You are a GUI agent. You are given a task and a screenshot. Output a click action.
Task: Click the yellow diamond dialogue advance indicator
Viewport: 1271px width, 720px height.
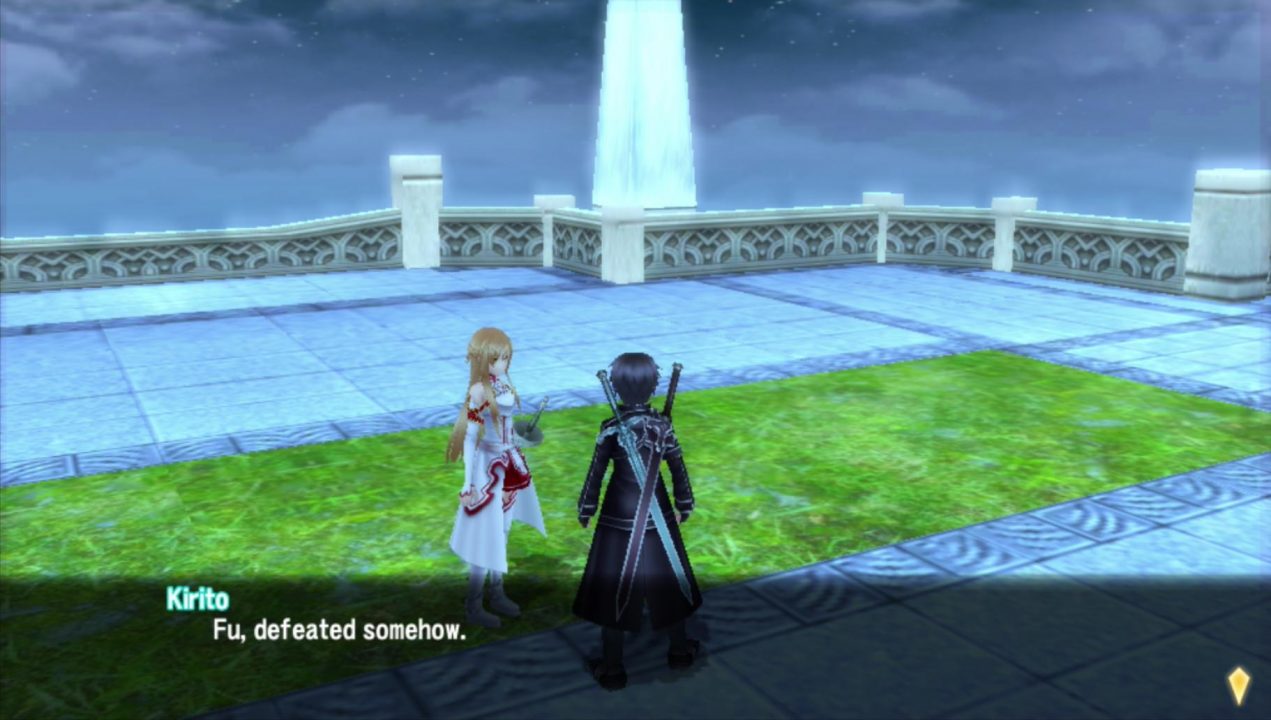pyautogui.click(x=1237, y=687)
